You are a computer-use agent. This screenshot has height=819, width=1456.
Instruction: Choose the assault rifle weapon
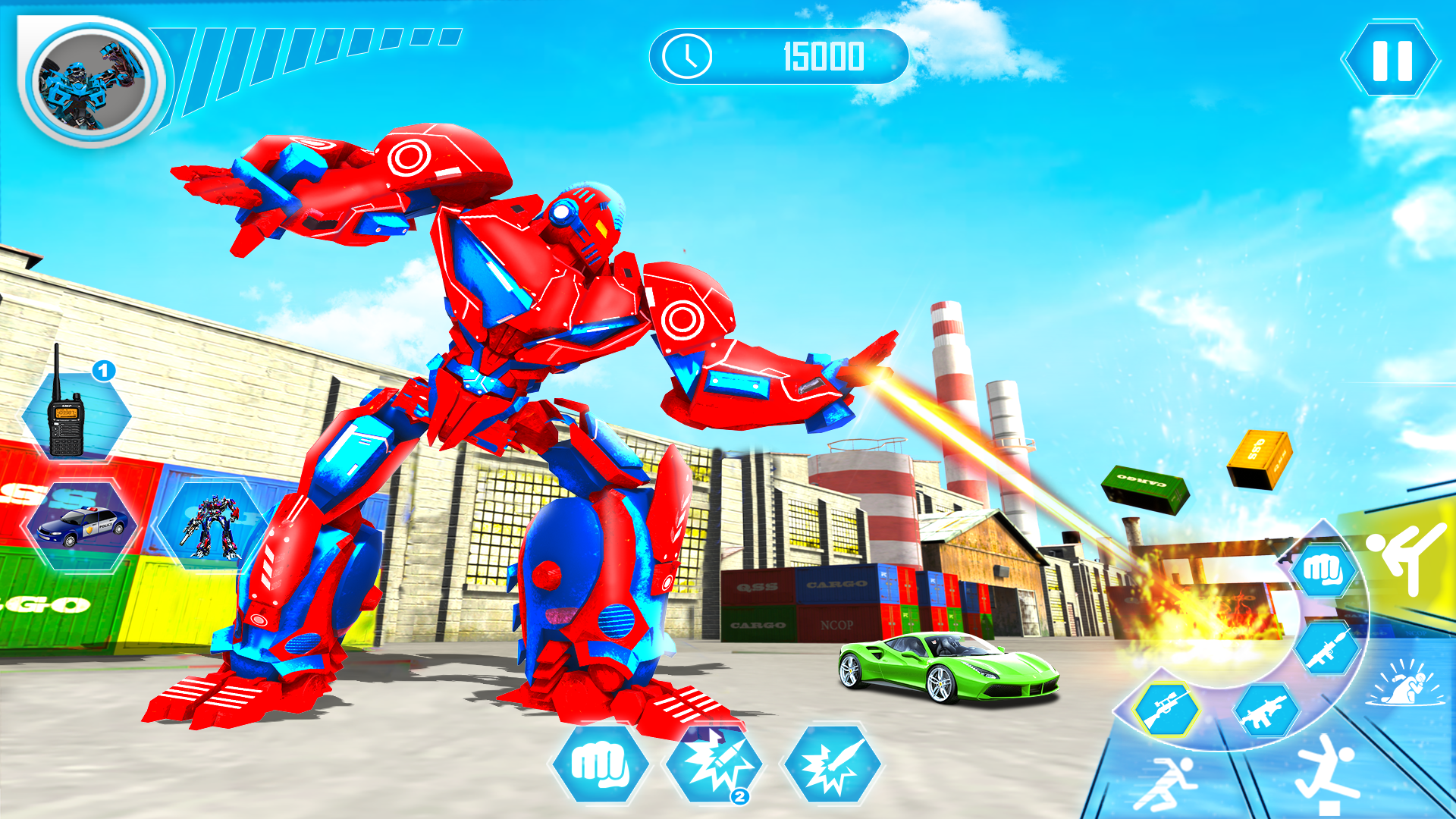[1265, 711]
